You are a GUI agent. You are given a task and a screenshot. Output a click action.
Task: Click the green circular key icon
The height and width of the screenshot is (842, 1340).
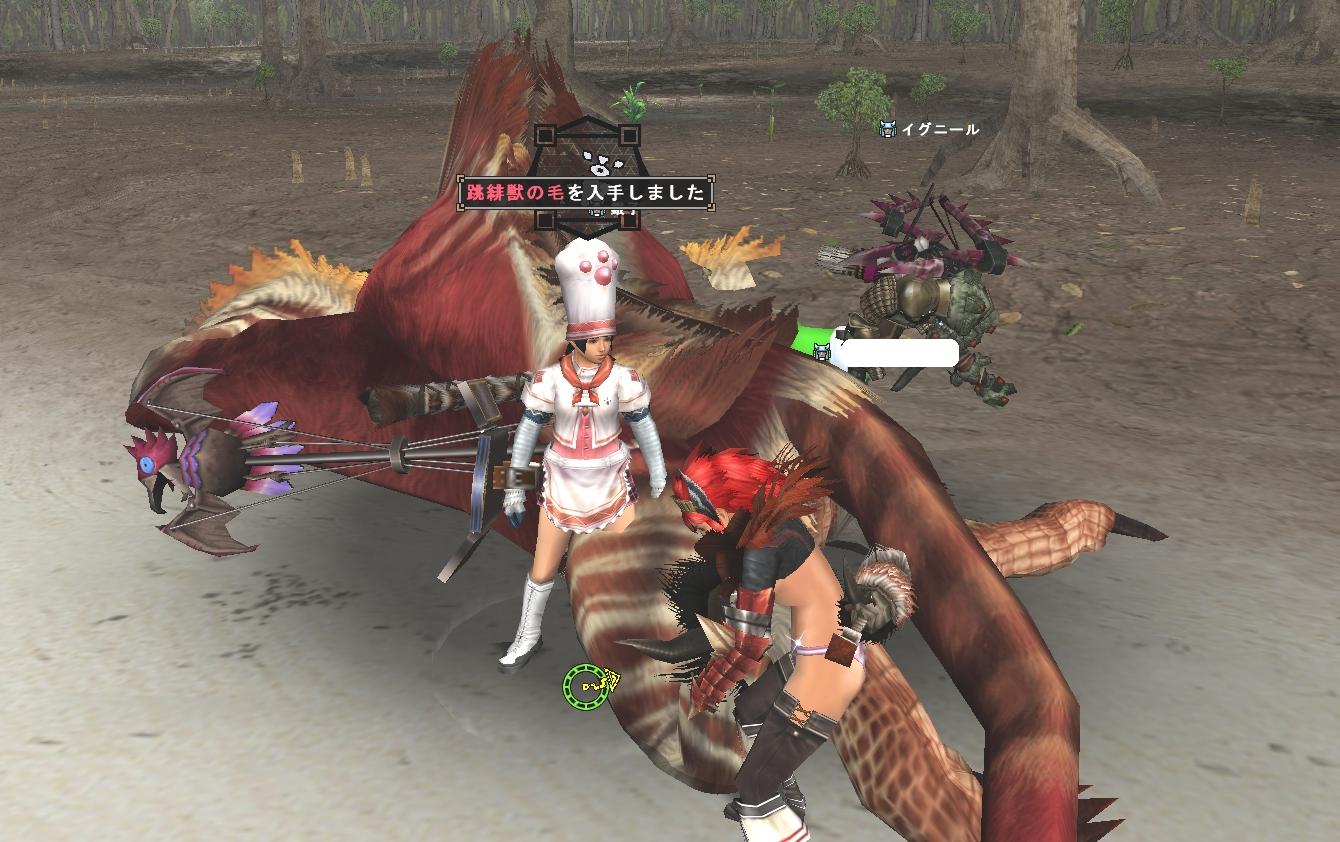586,686
